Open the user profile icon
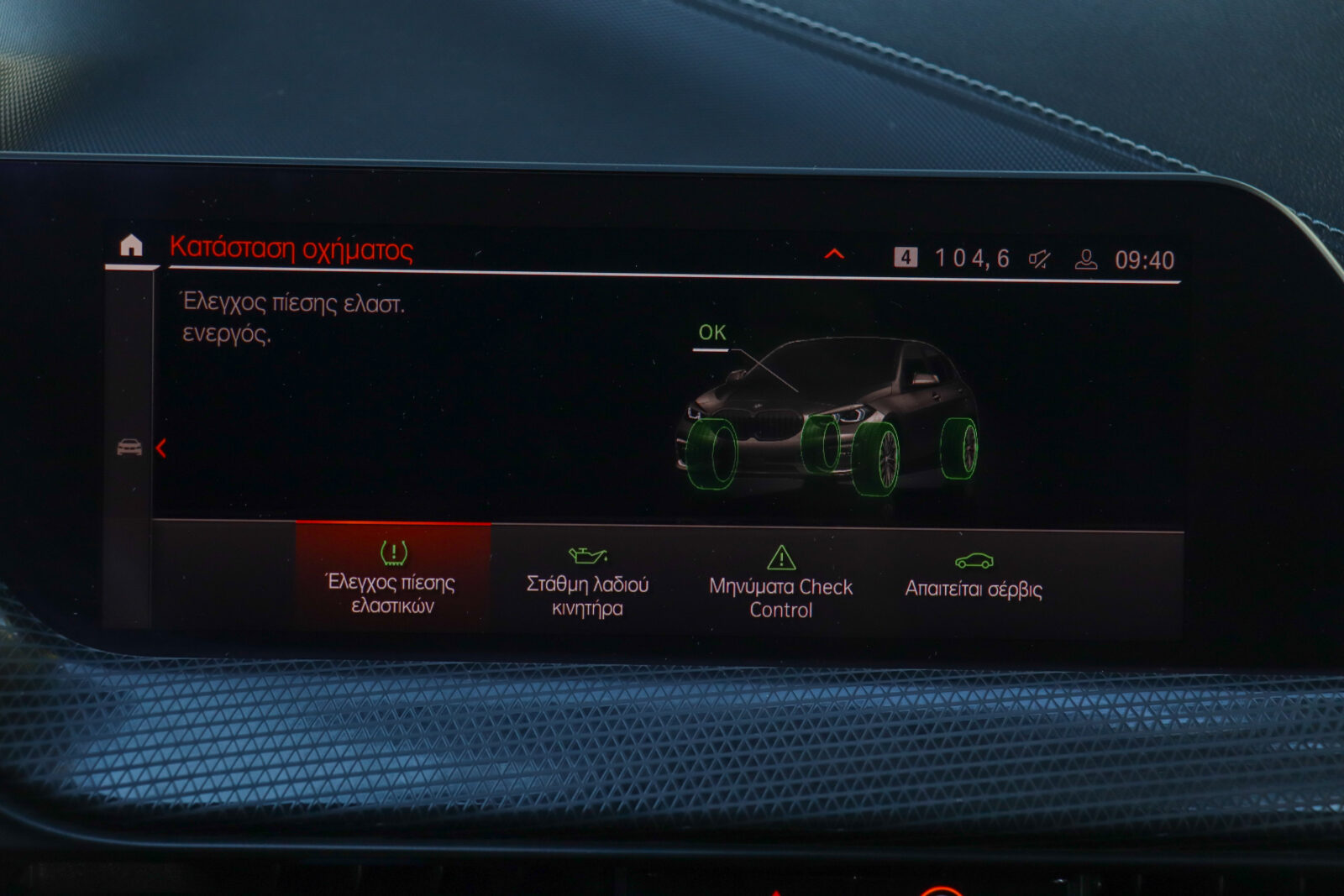This screenshot has width=1344, height=896. pyautogui.click(x=1086, y=259)
